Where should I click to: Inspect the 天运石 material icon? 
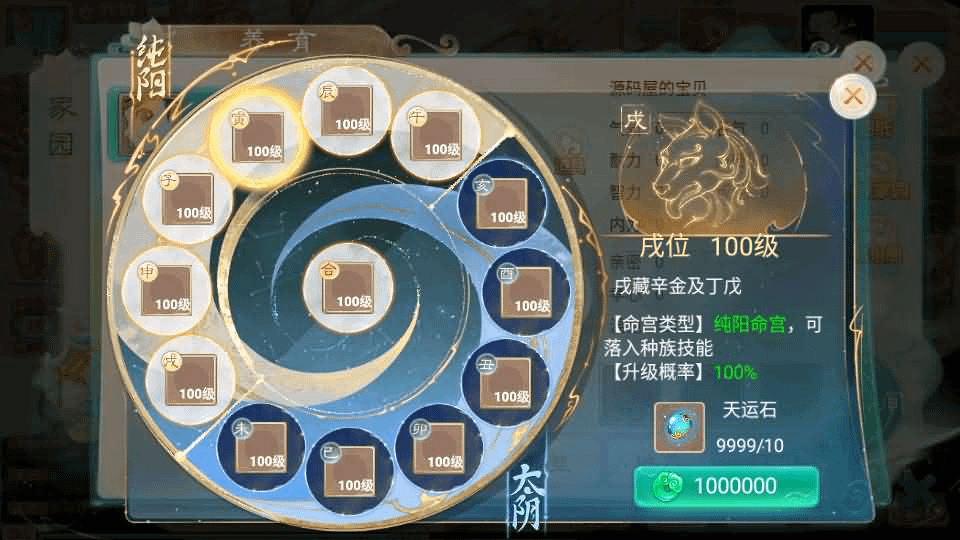click(x=680, y=427)
